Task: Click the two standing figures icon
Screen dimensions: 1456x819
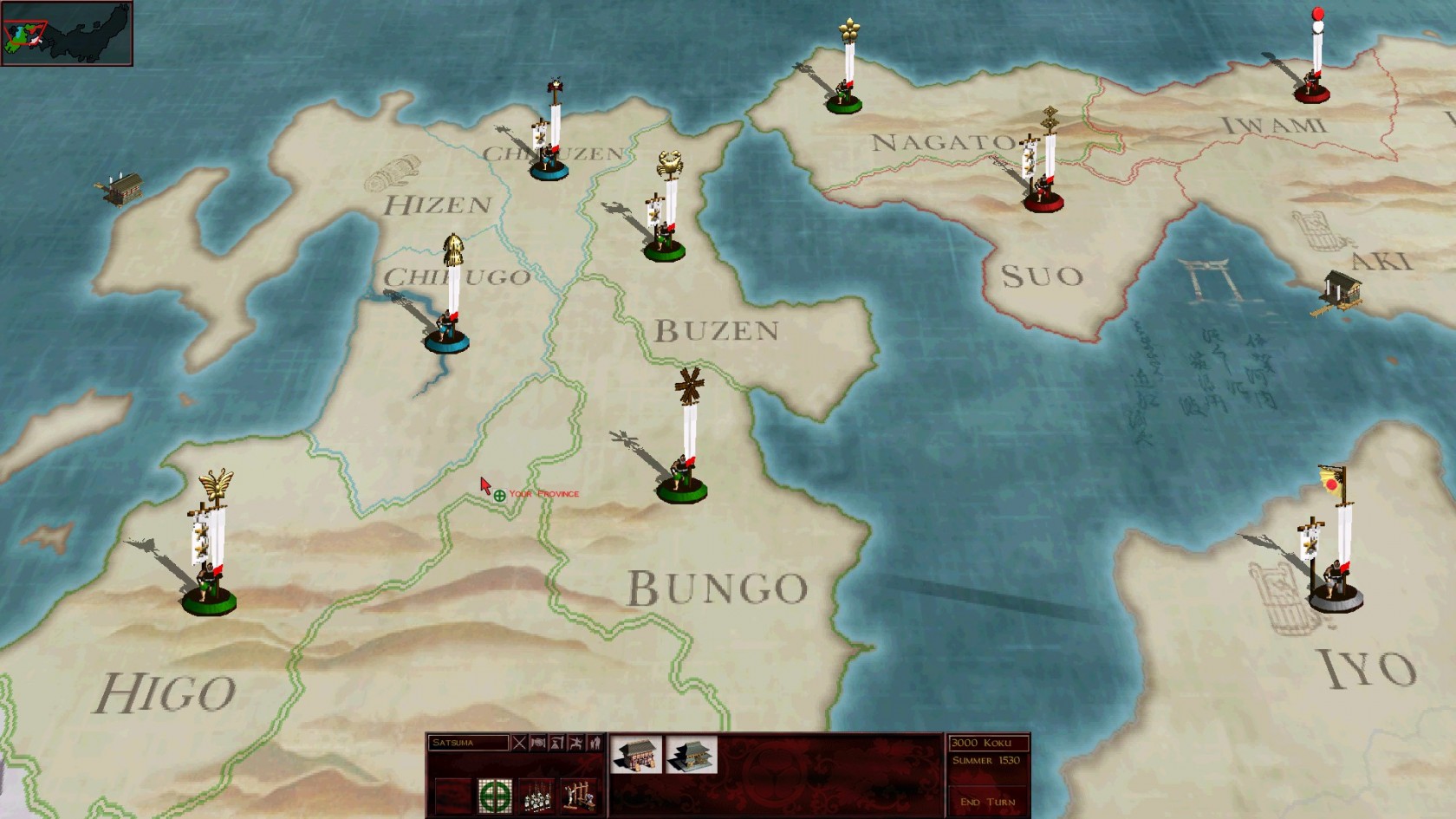Action: pyautogui.click(x=595, y=743)
